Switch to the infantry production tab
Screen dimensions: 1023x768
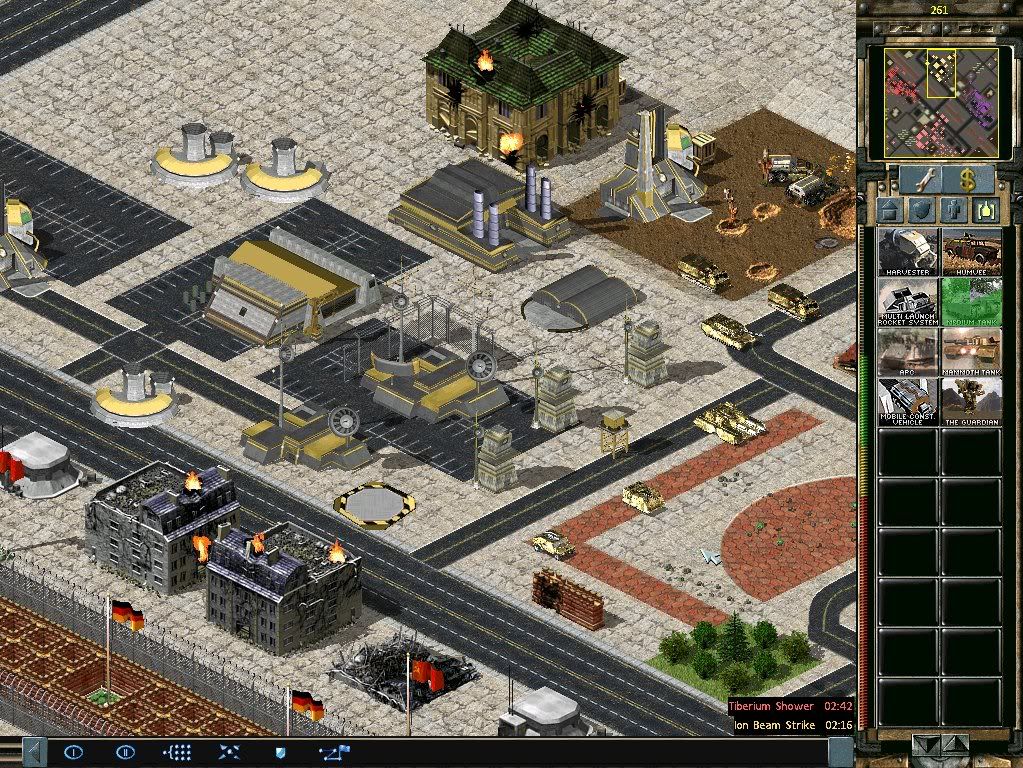pos(954,211)
